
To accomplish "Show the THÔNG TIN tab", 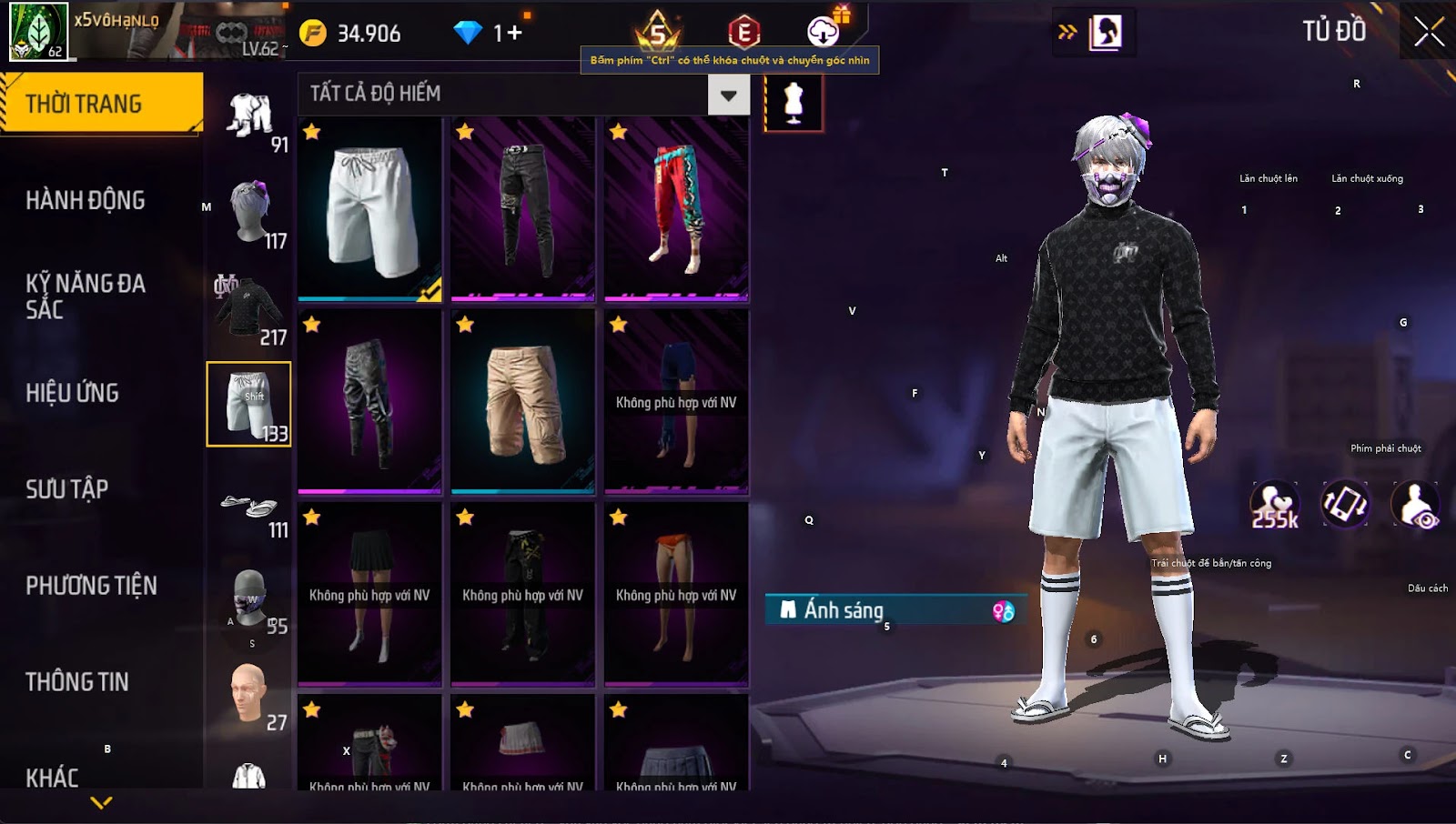I will pos(77,682).
